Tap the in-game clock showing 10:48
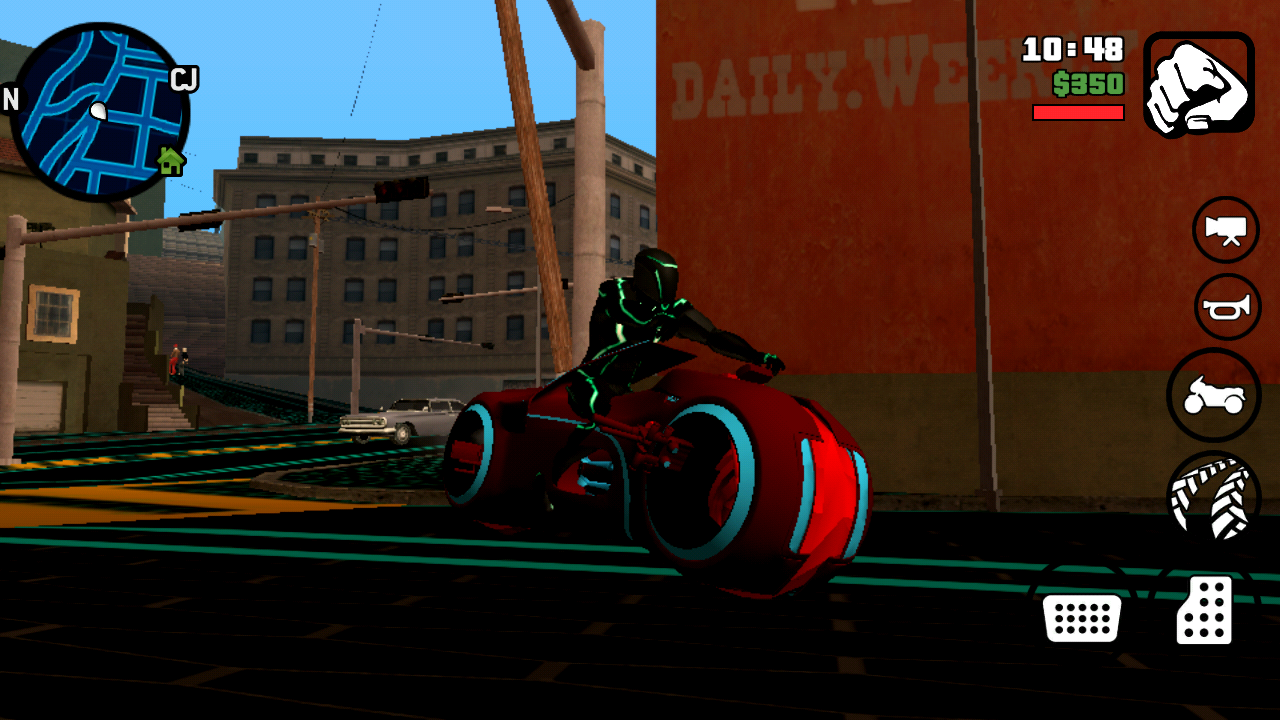The height and width of the screenshot is (720, 1280). coord(1073,48)
